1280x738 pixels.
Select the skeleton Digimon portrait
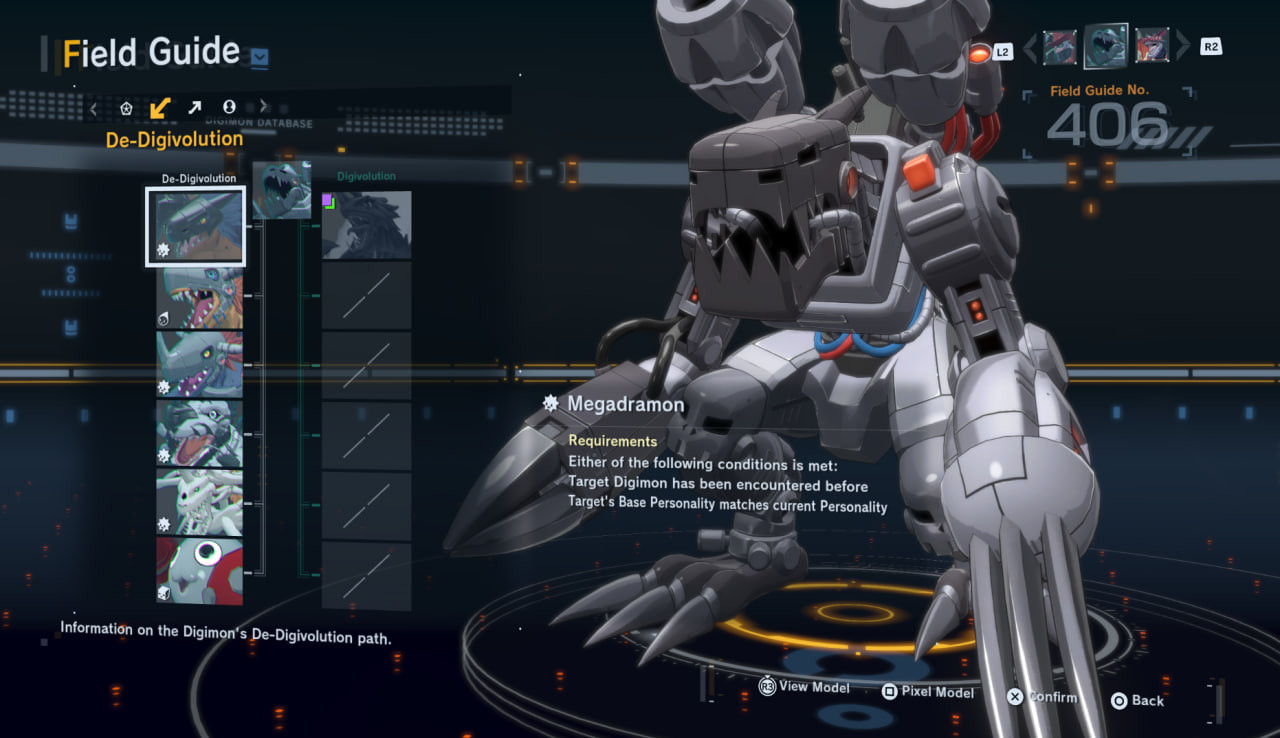pos(199,502)
